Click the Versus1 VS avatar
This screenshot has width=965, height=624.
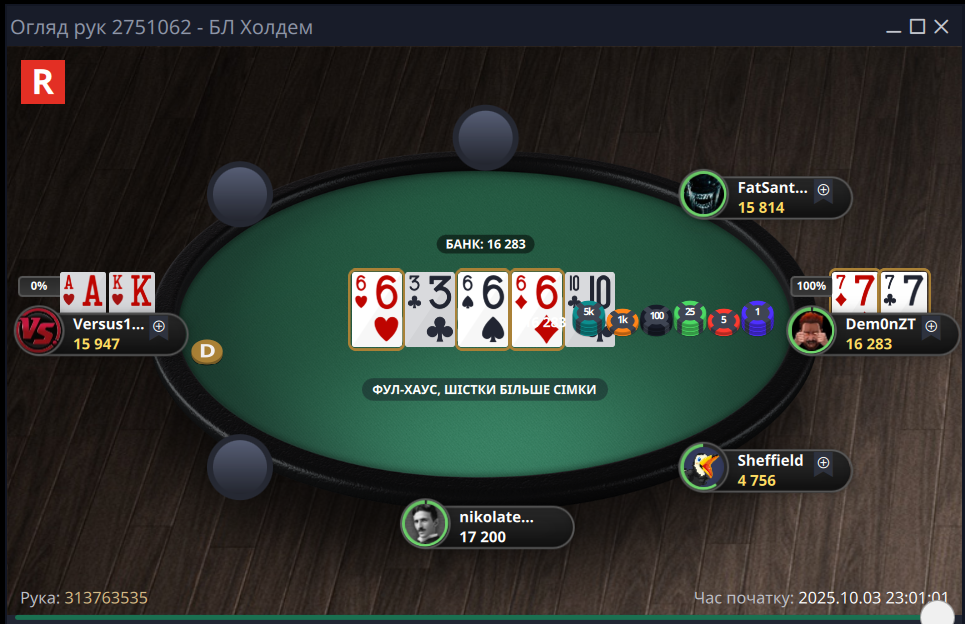(38, 331)
